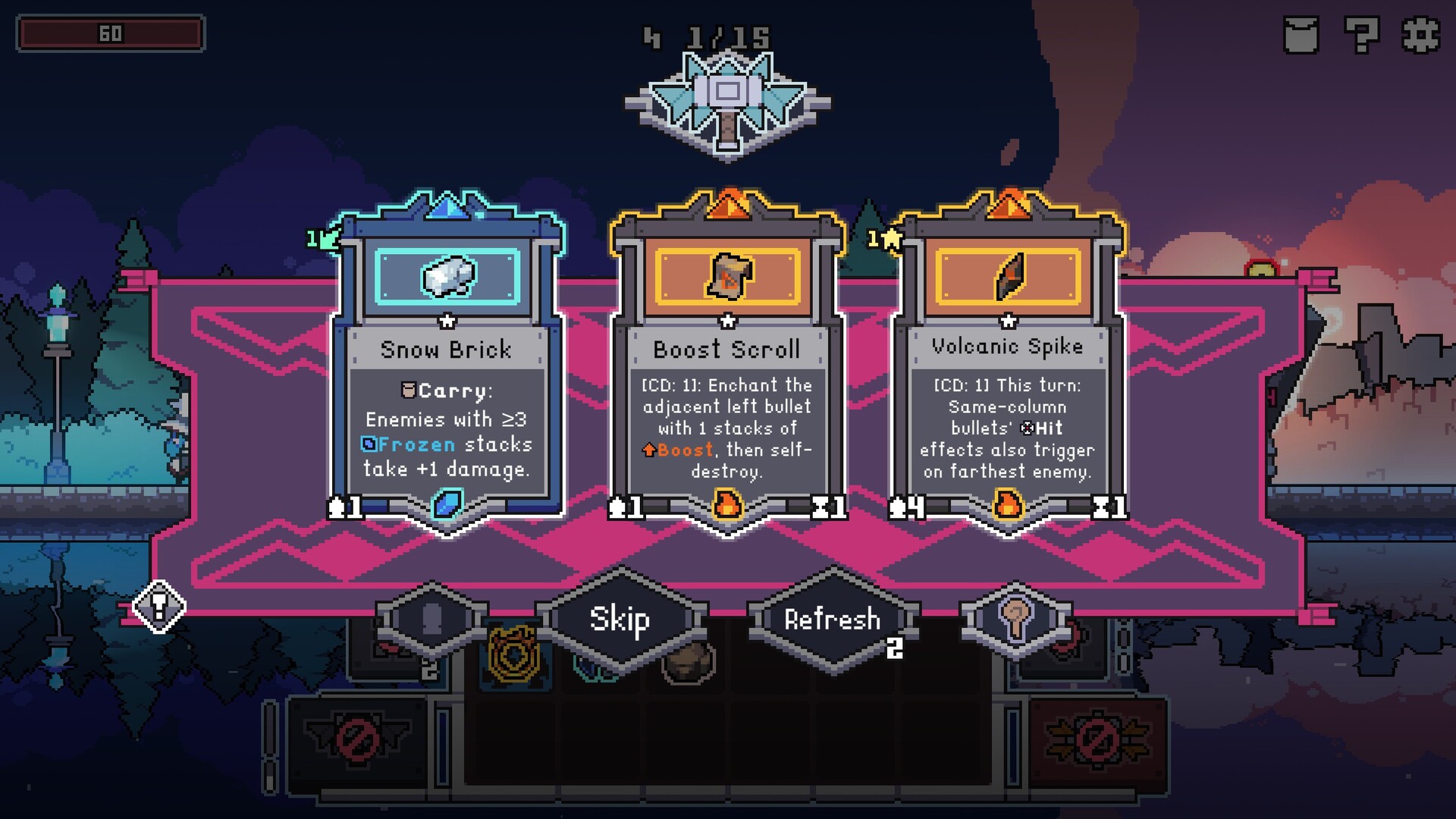Screen dimensions: 1456x819
Task: Select the Boost Scroll card
Action: 727,364
